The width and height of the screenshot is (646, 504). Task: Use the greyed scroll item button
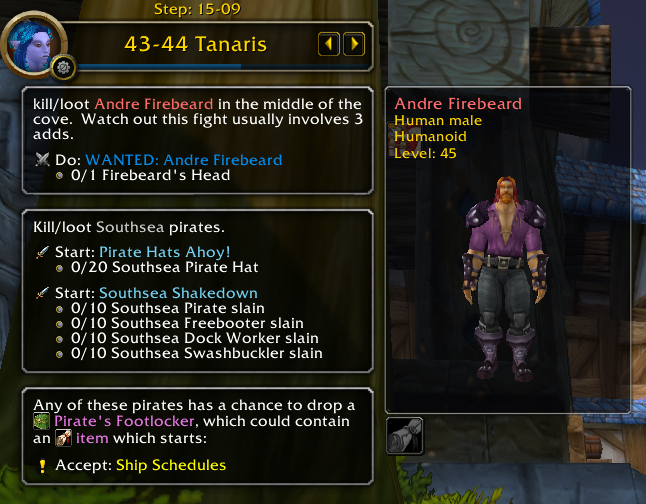pyautogui.click(x=404, y=436)
